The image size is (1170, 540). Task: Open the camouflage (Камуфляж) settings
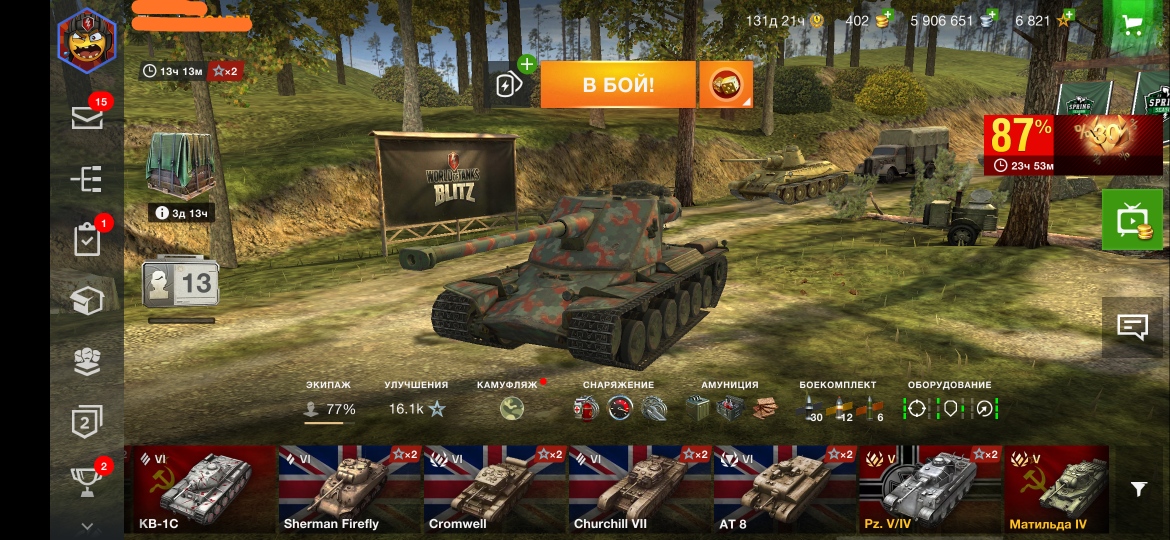pyautogui.click(x=512, y=408)
